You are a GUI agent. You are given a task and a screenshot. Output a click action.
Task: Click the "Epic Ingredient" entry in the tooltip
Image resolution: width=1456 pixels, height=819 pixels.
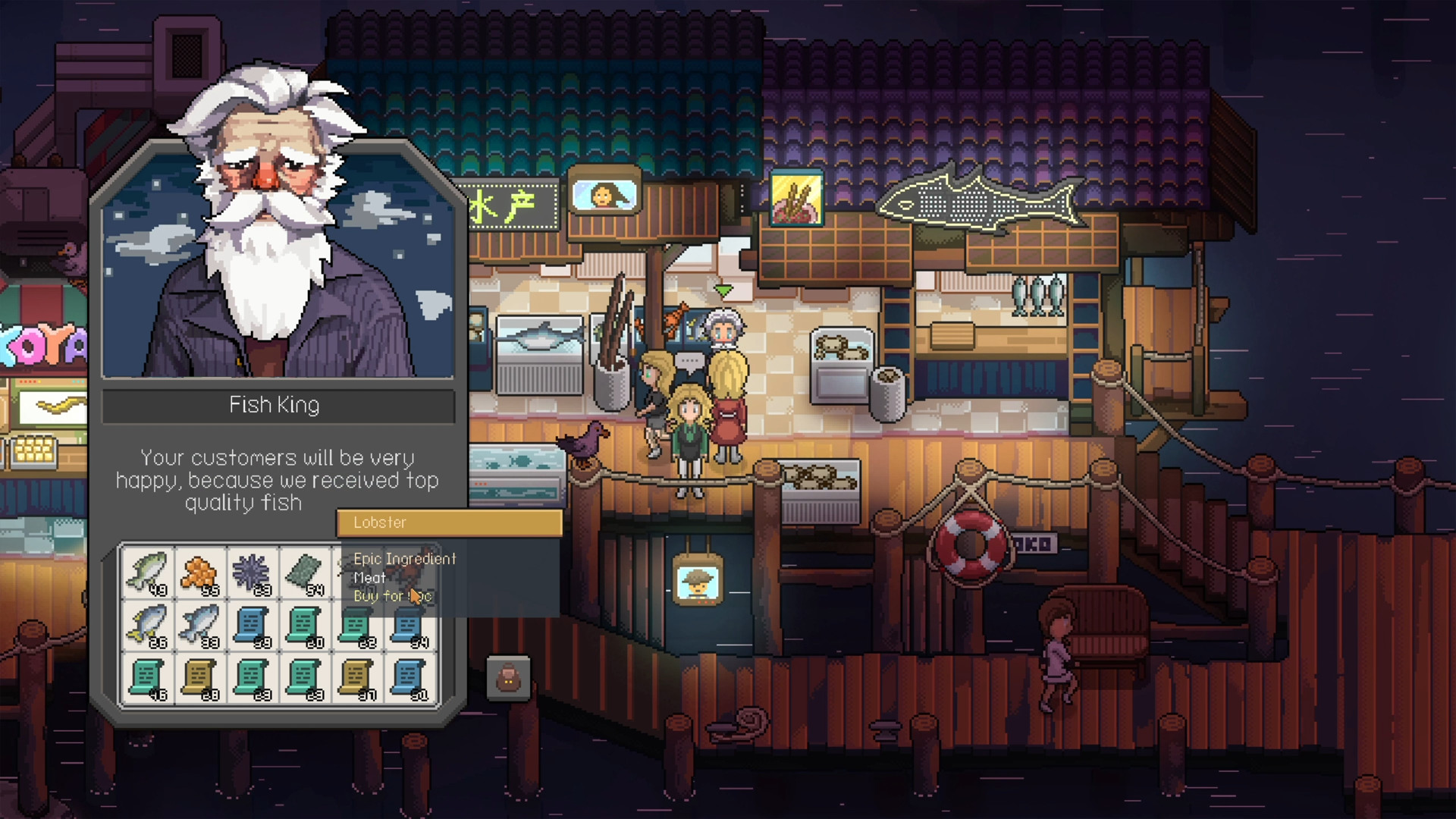click(x=405, y=559)
